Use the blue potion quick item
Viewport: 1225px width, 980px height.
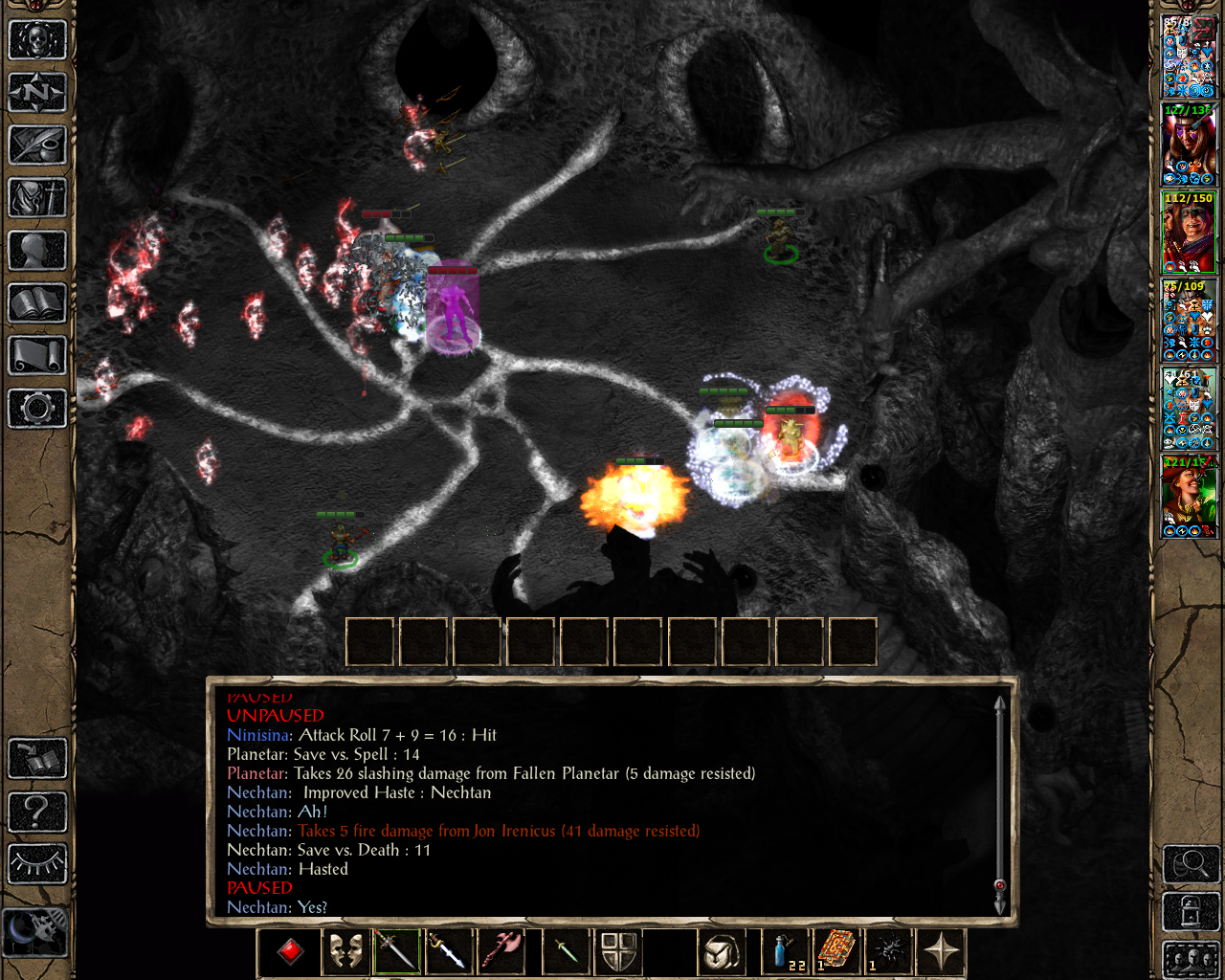coord(784,951)
